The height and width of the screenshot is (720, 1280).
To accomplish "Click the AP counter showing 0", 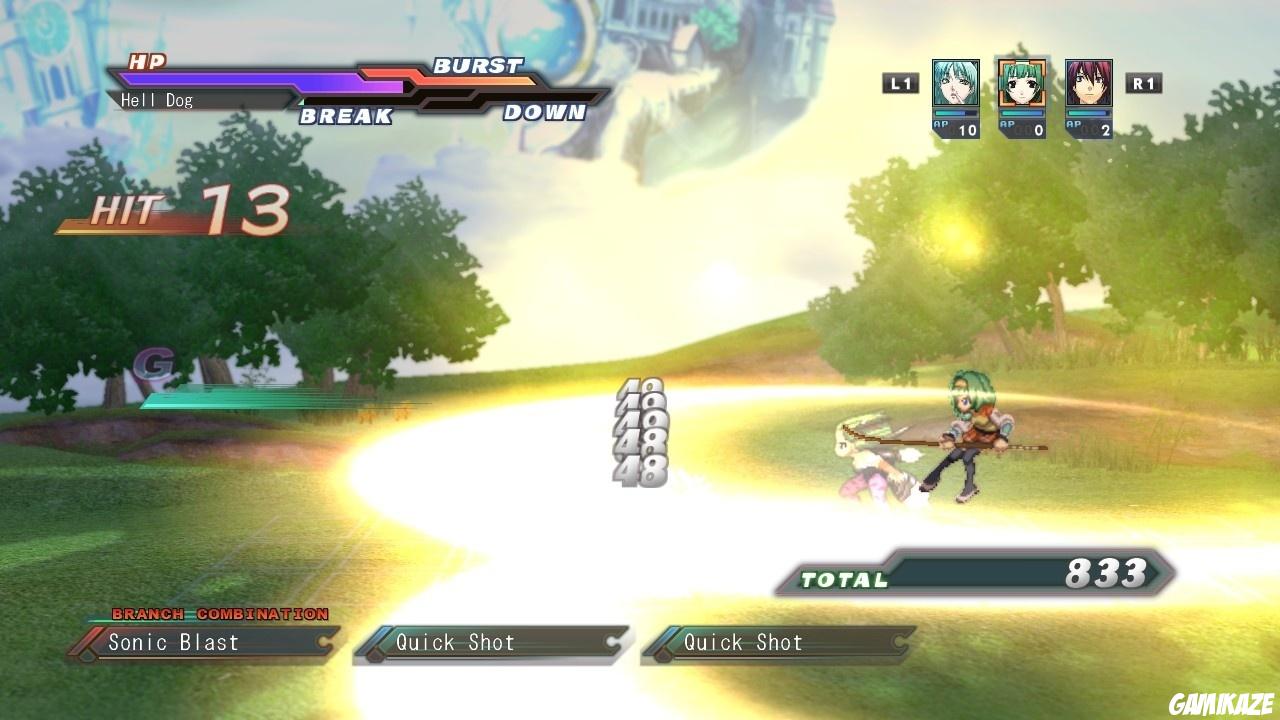I will [x=1022, y=128].
